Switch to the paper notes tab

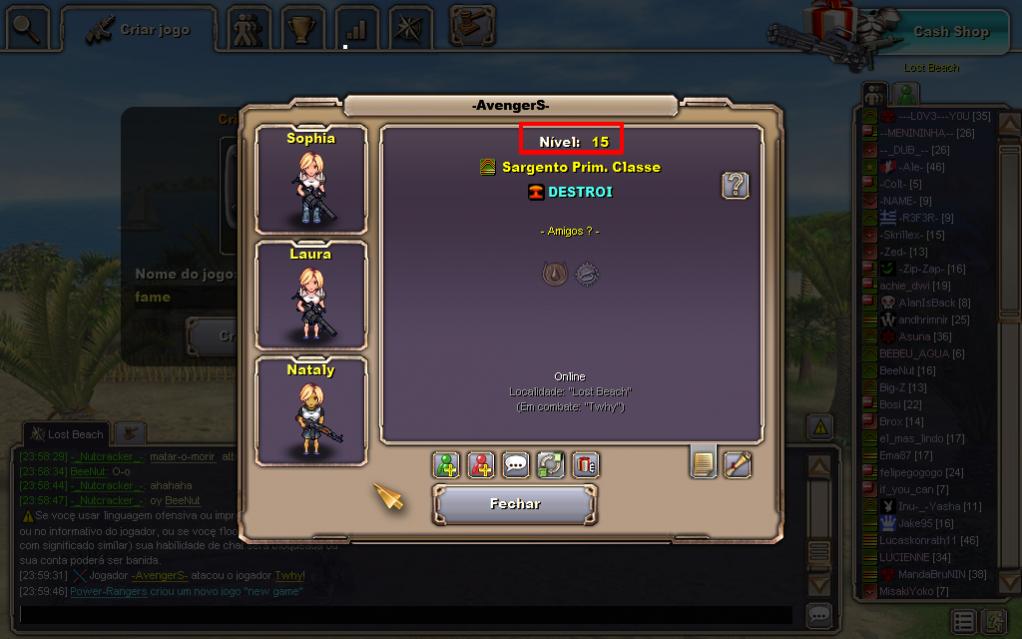click(x=704, y=463)
